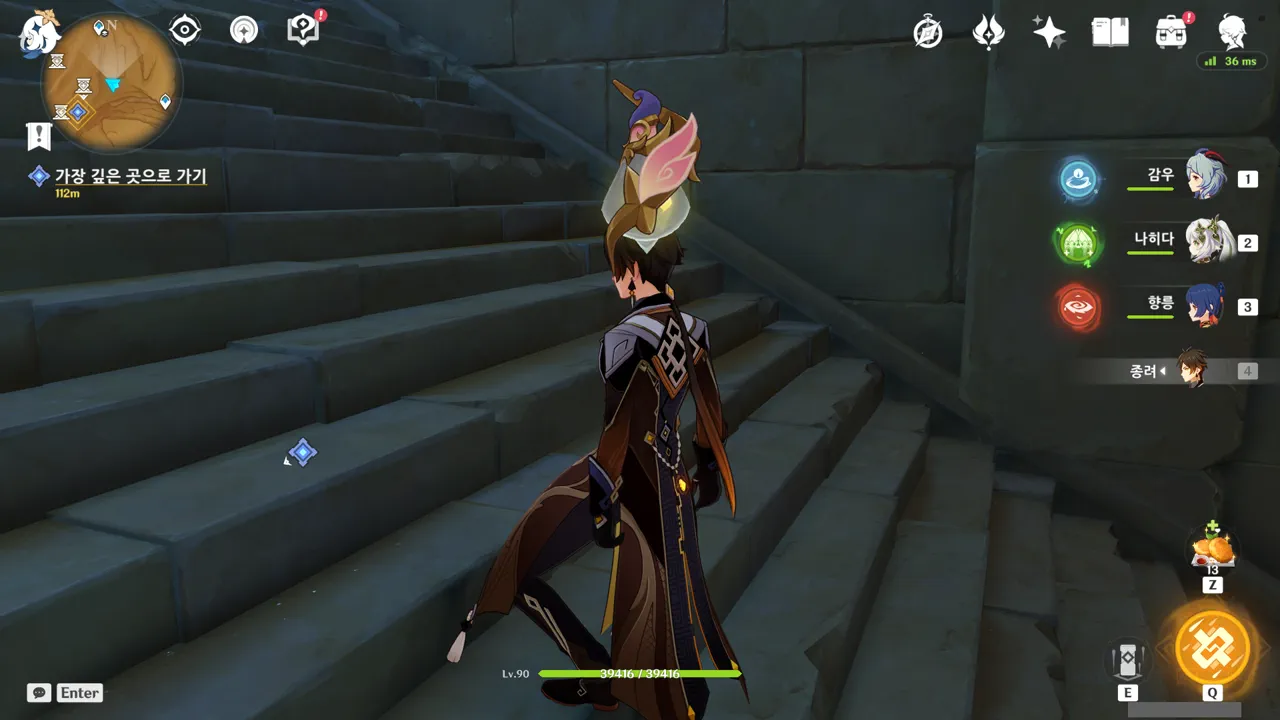Open the tutorial notice icon with red badge
1280x720 pixels.
(x=303, y=30)
